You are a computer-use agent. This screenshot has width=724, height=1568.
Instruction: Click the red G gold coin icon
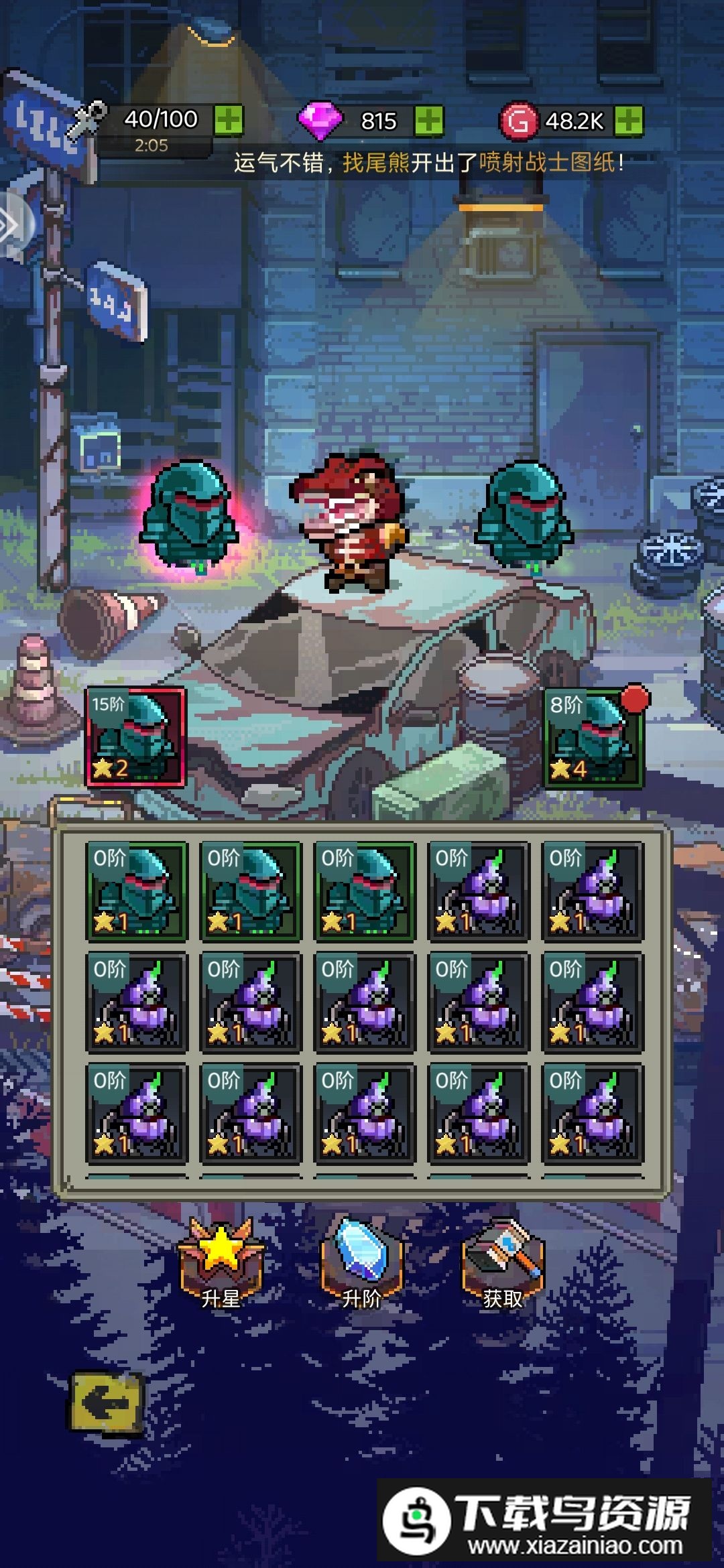pyautogui.click(x=518, y=121)
